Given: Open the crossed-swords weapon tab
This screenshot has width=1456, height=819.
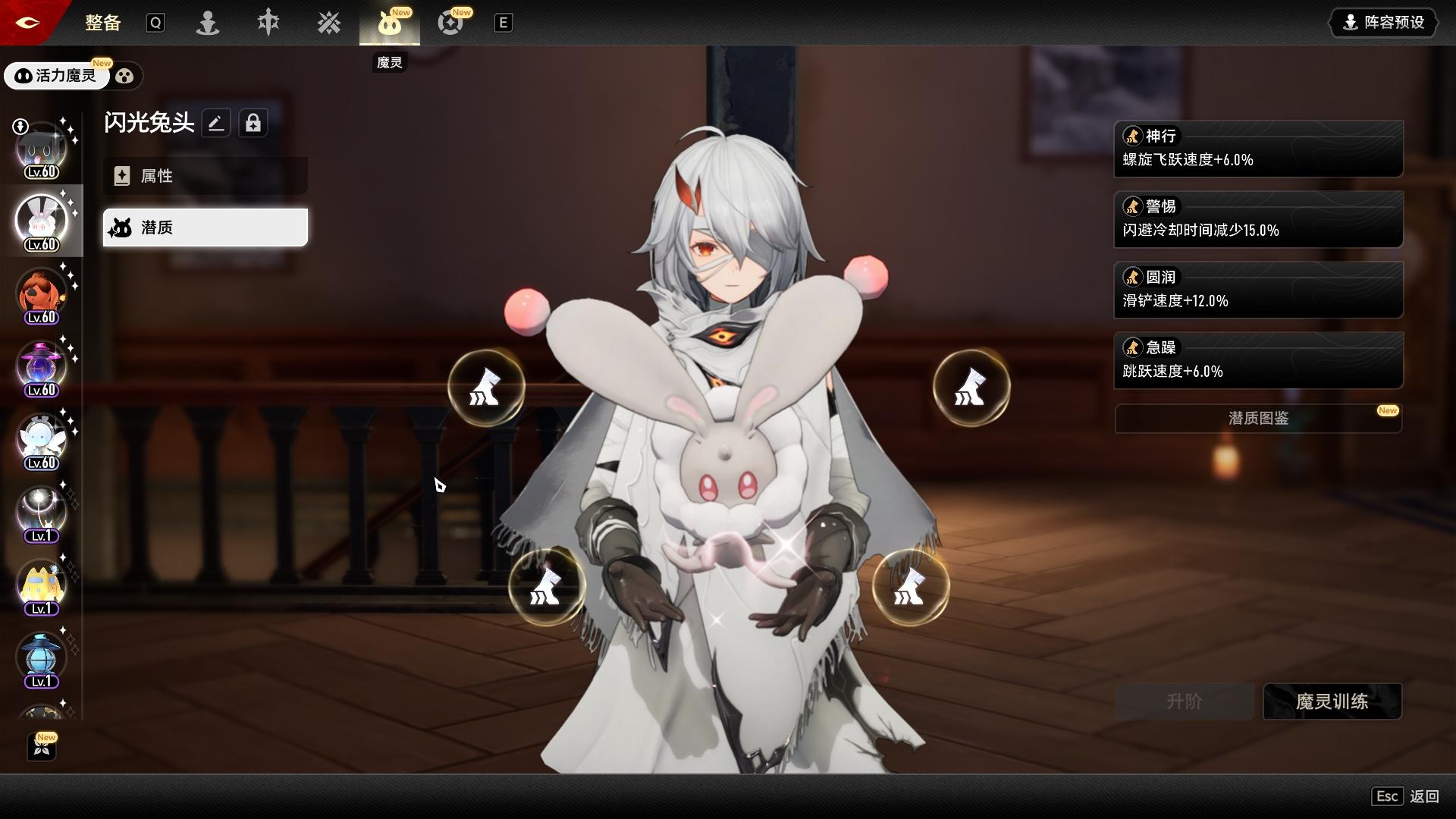Looking at the screenshot, I should pos(329,23).
